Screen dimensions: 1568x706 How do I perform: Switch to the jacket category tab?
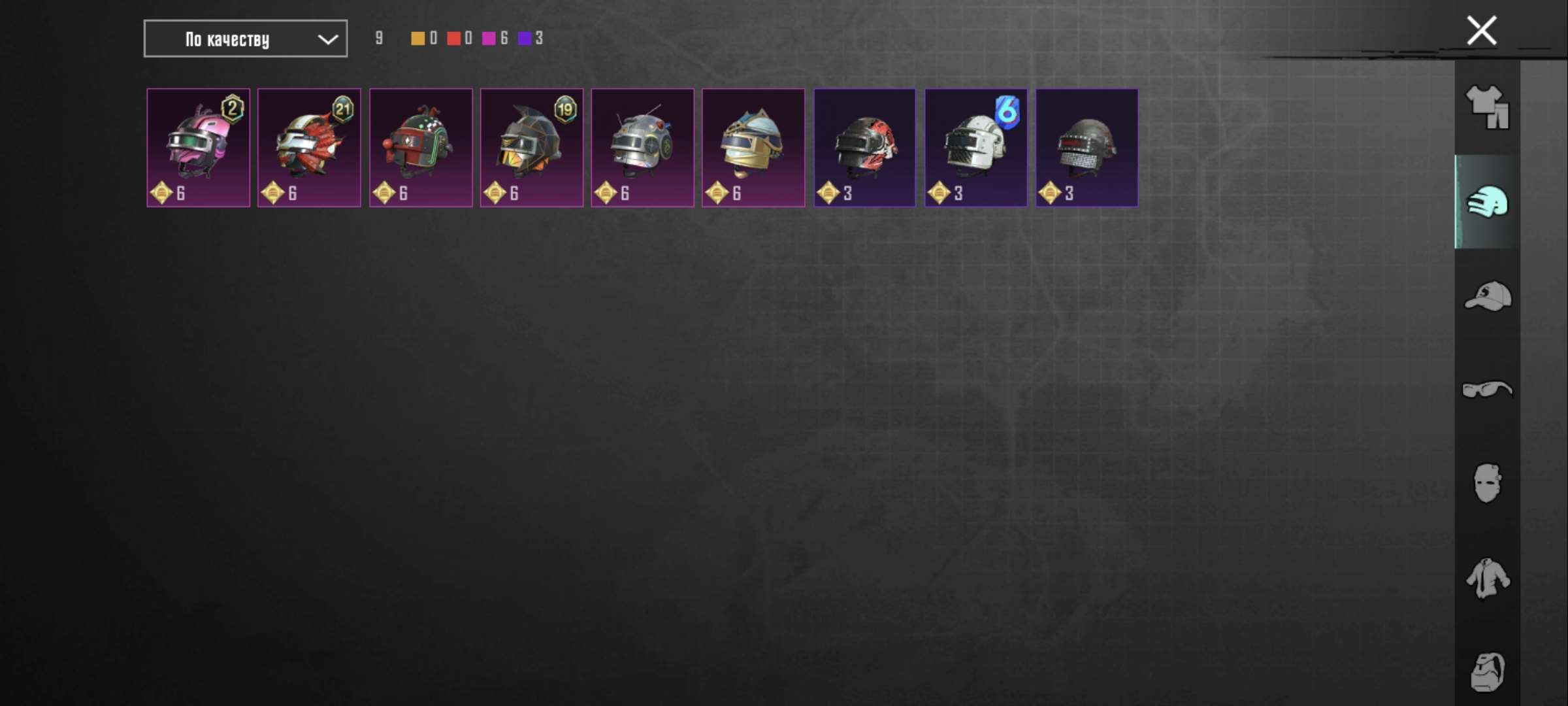[x=1487, y=578]
